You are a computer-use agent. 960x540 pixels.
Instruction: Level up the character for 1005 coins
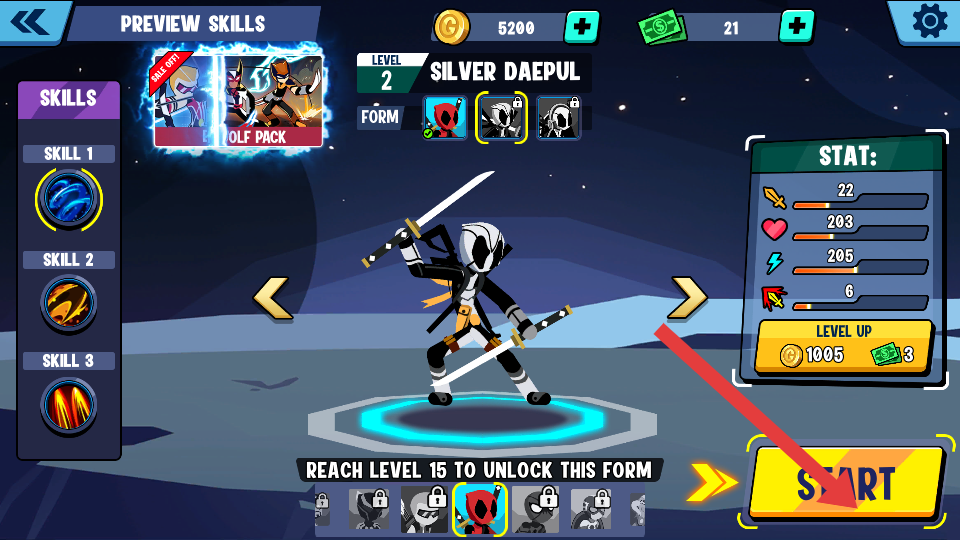tap(845, 346)
